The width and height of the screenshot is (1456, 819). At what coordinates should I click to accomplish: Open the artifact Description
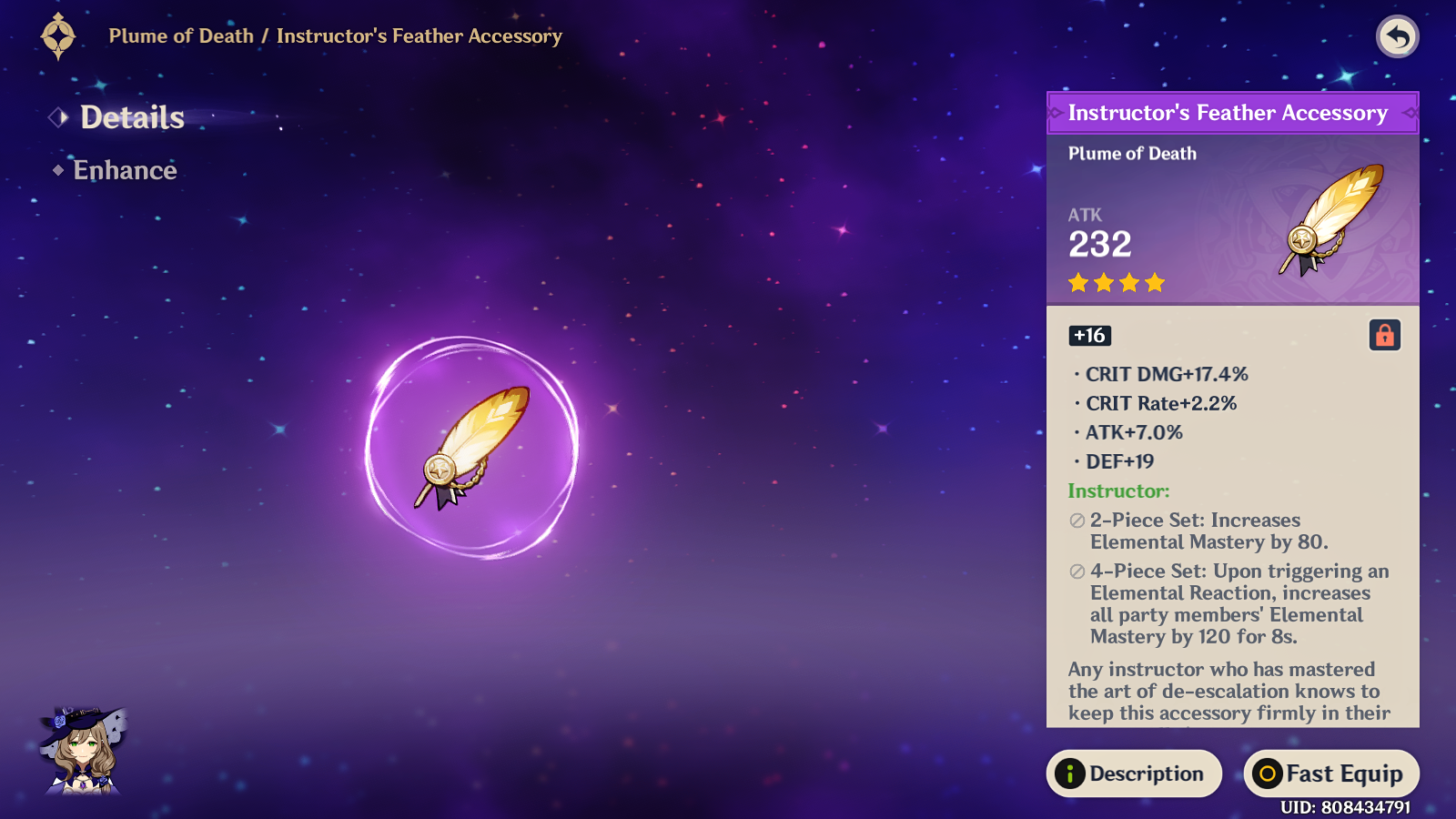(1134, 773)
